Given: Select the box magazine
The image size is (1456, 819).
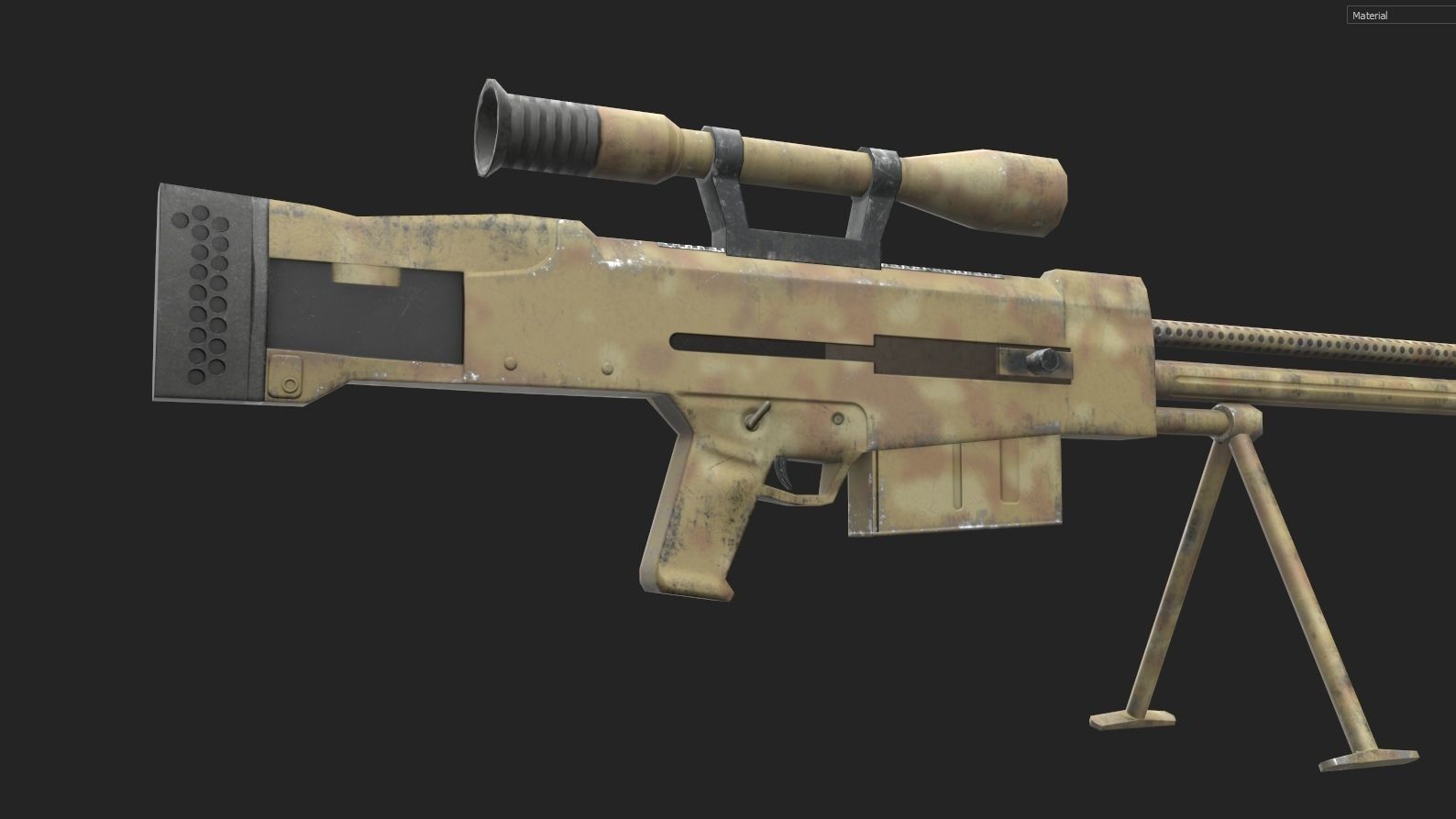Looking at the screenshot, I should pos(963,486).
